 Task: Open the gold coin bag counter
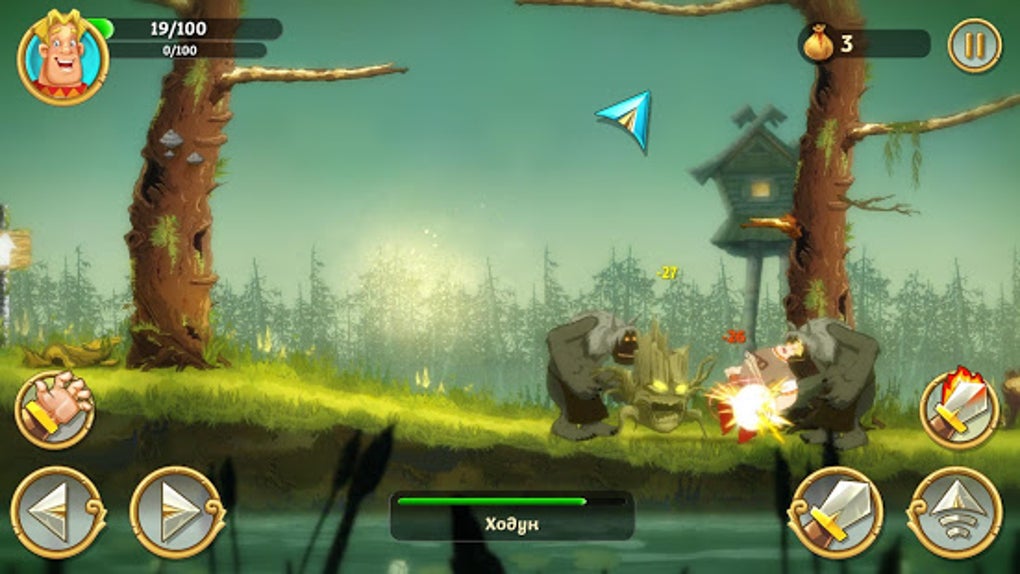click(820, 43)
